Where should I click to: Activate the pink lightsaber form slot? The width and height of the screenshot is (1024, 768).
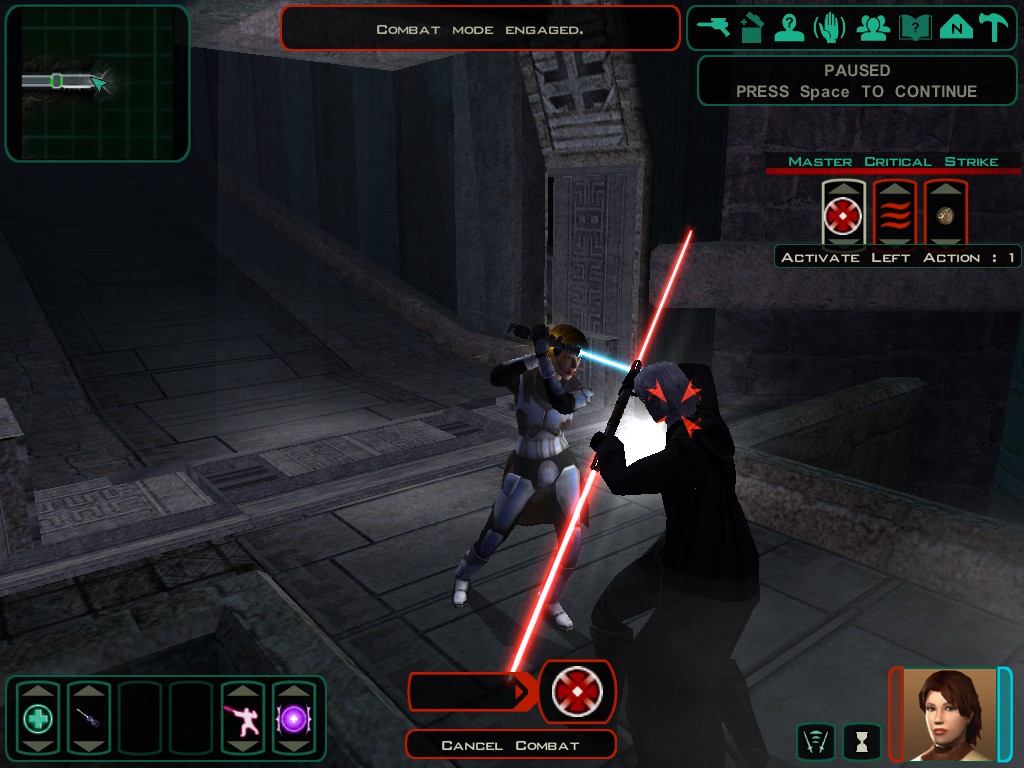(242, 717)
